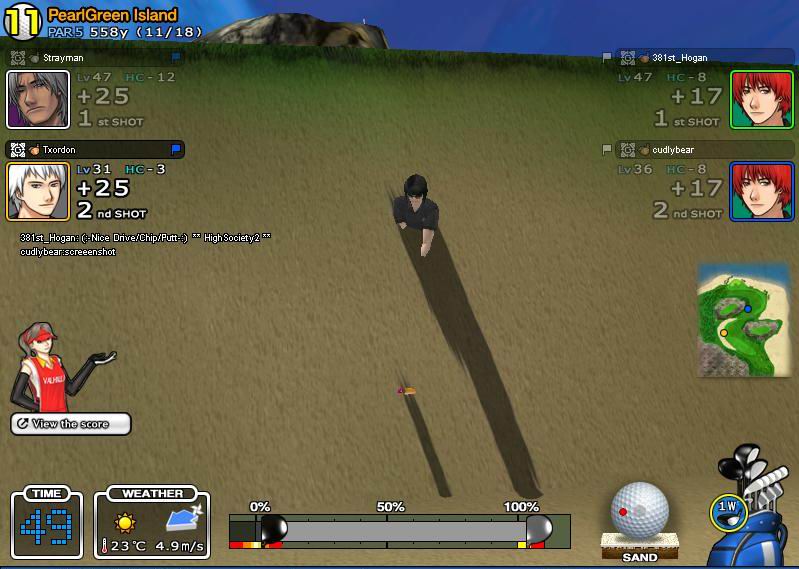Click the shot power gauge bar
This screenshot has width=799, height=569.
click(x=400, y=529)
